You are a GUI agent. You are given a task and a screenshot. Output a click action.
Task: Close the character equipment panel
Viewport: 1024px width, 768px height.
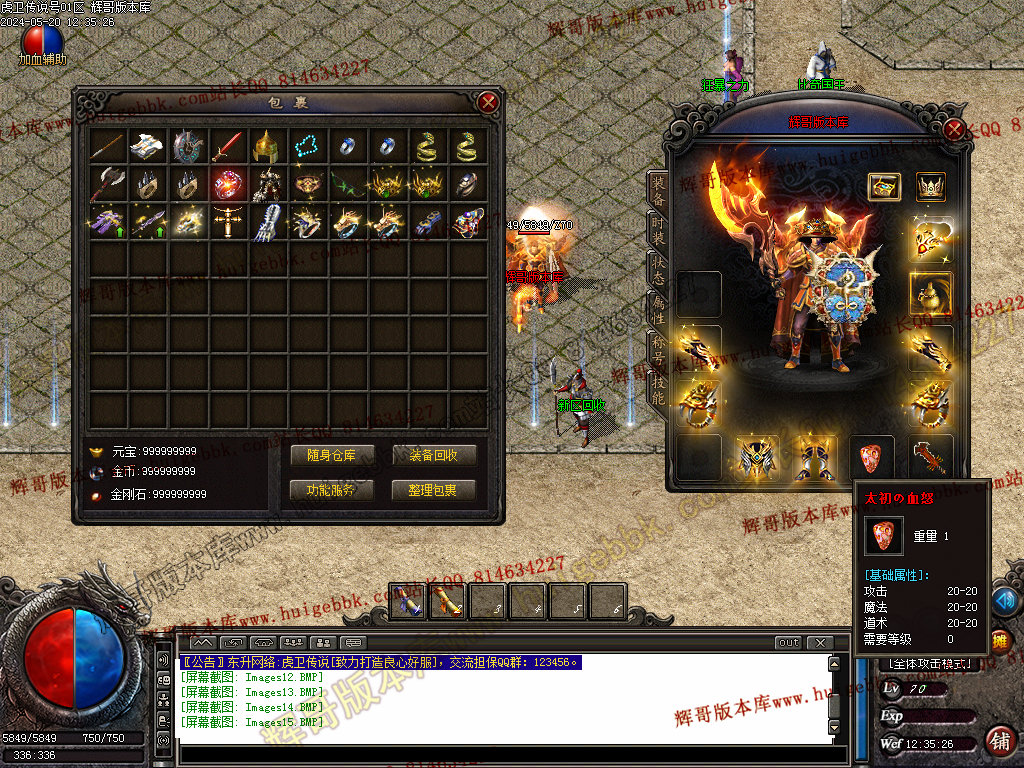954,129
